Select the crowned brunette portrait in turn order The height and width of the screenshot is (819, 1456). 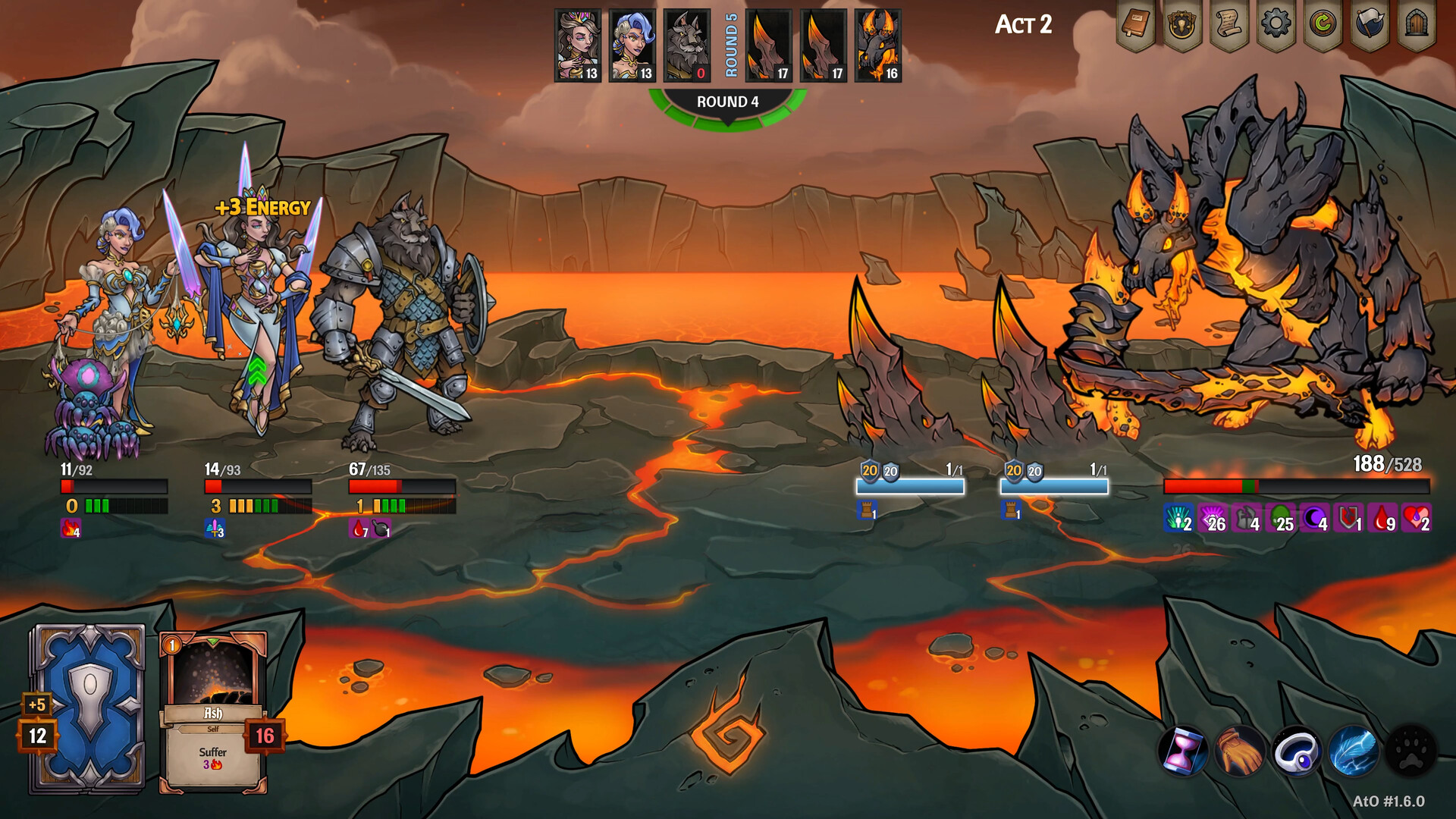click(x=578, y=45)
